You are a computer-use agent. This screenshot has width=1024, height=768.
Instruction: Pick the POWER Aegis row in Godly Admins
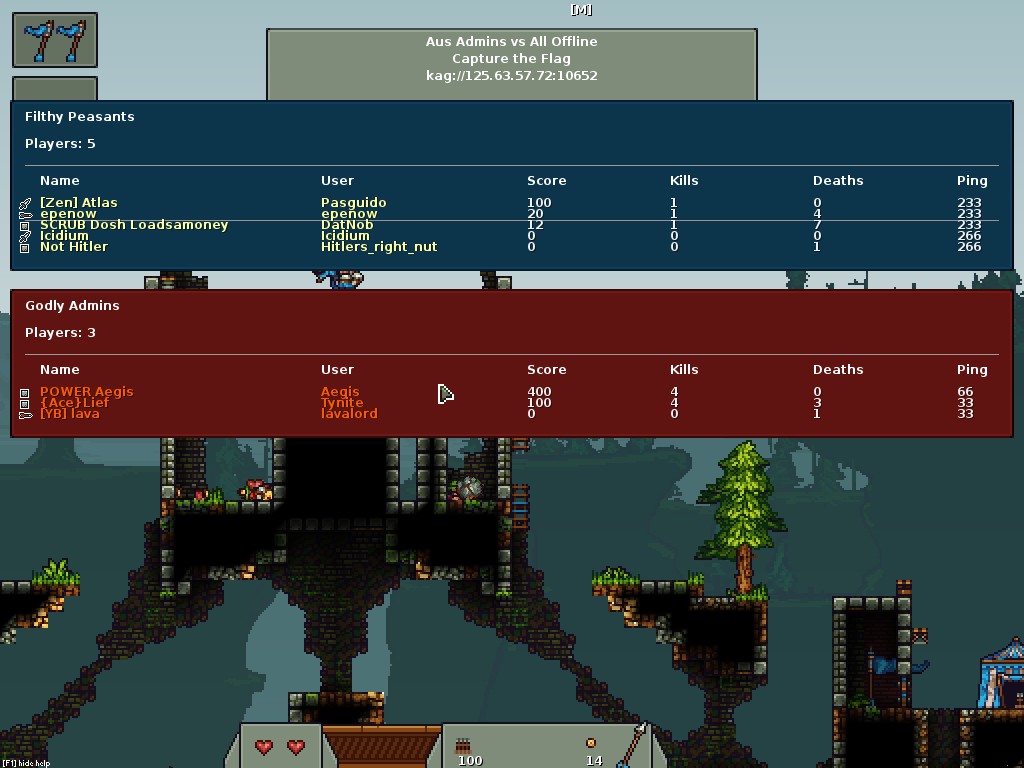pos(86,392)
